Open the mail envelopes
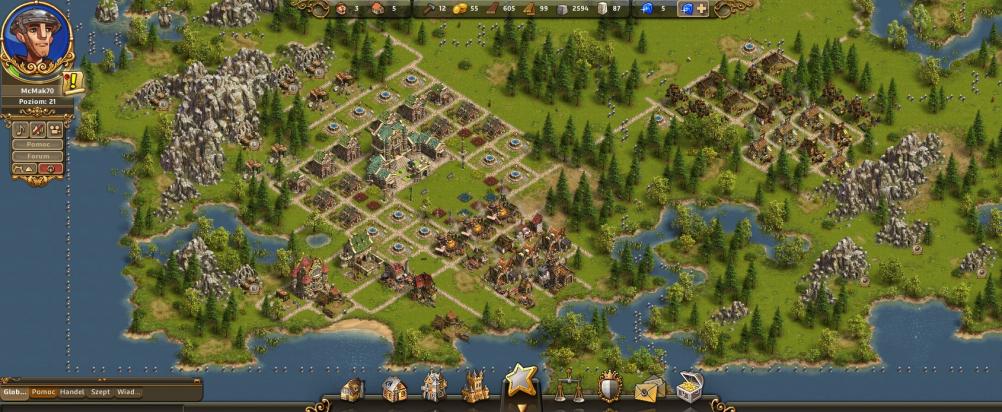 click(x=650, y=389)
